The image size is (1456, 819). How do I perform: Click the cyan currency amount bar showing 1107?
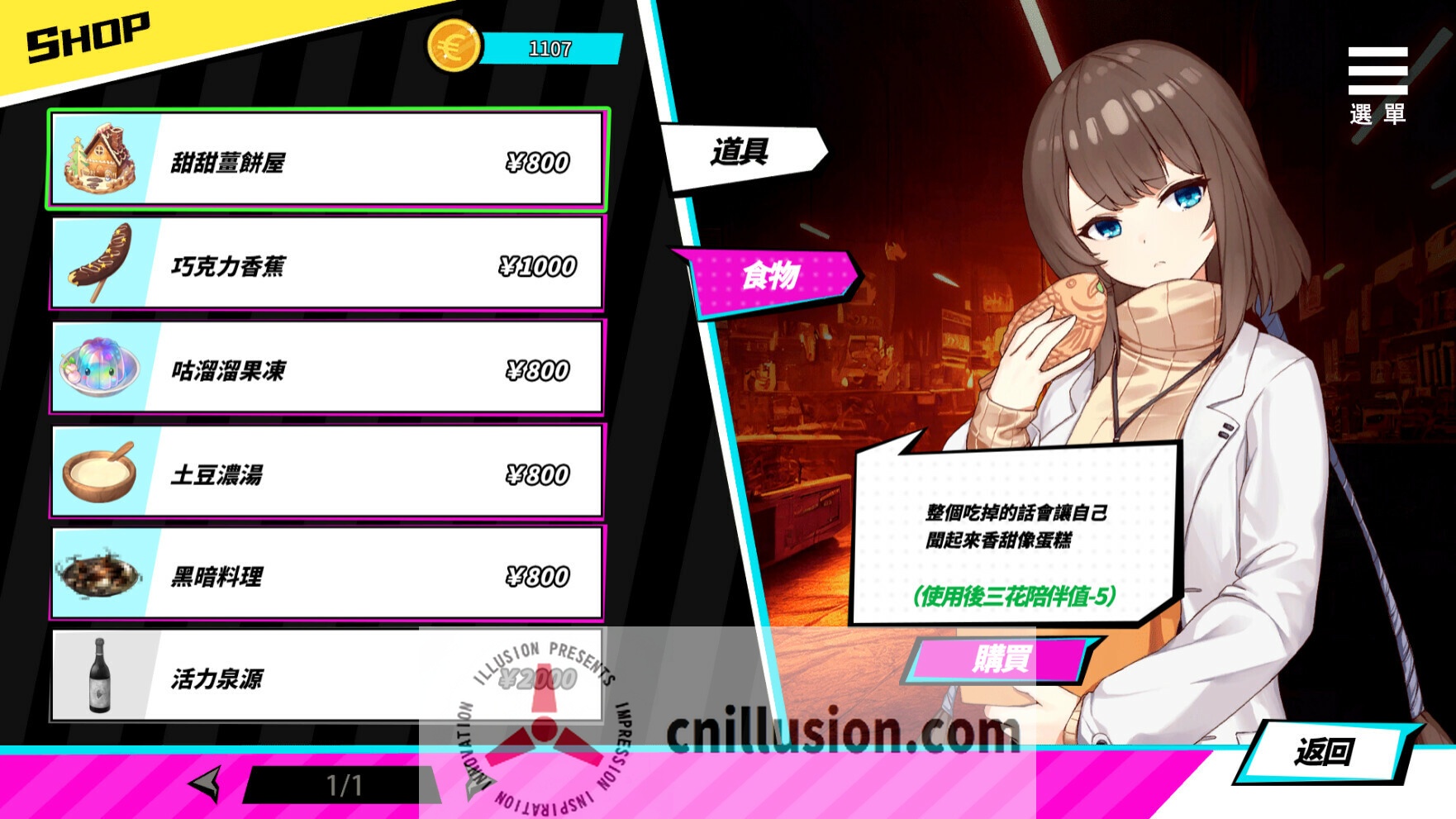pyautogui.click(x=552, y=48)
